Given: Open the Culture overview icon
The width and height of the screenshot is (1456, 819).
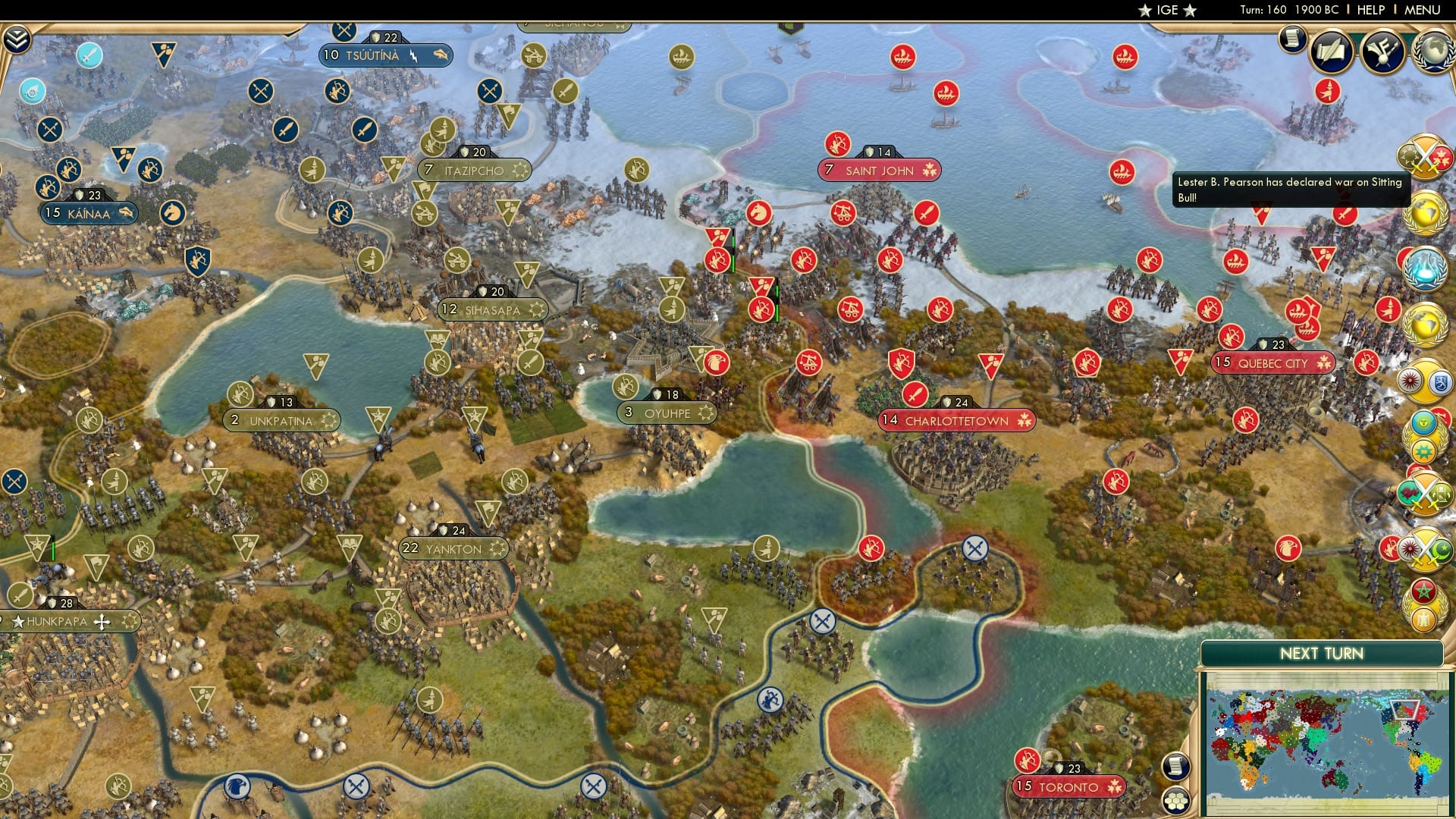Looking at the screenshot, I should [1385, 50].
